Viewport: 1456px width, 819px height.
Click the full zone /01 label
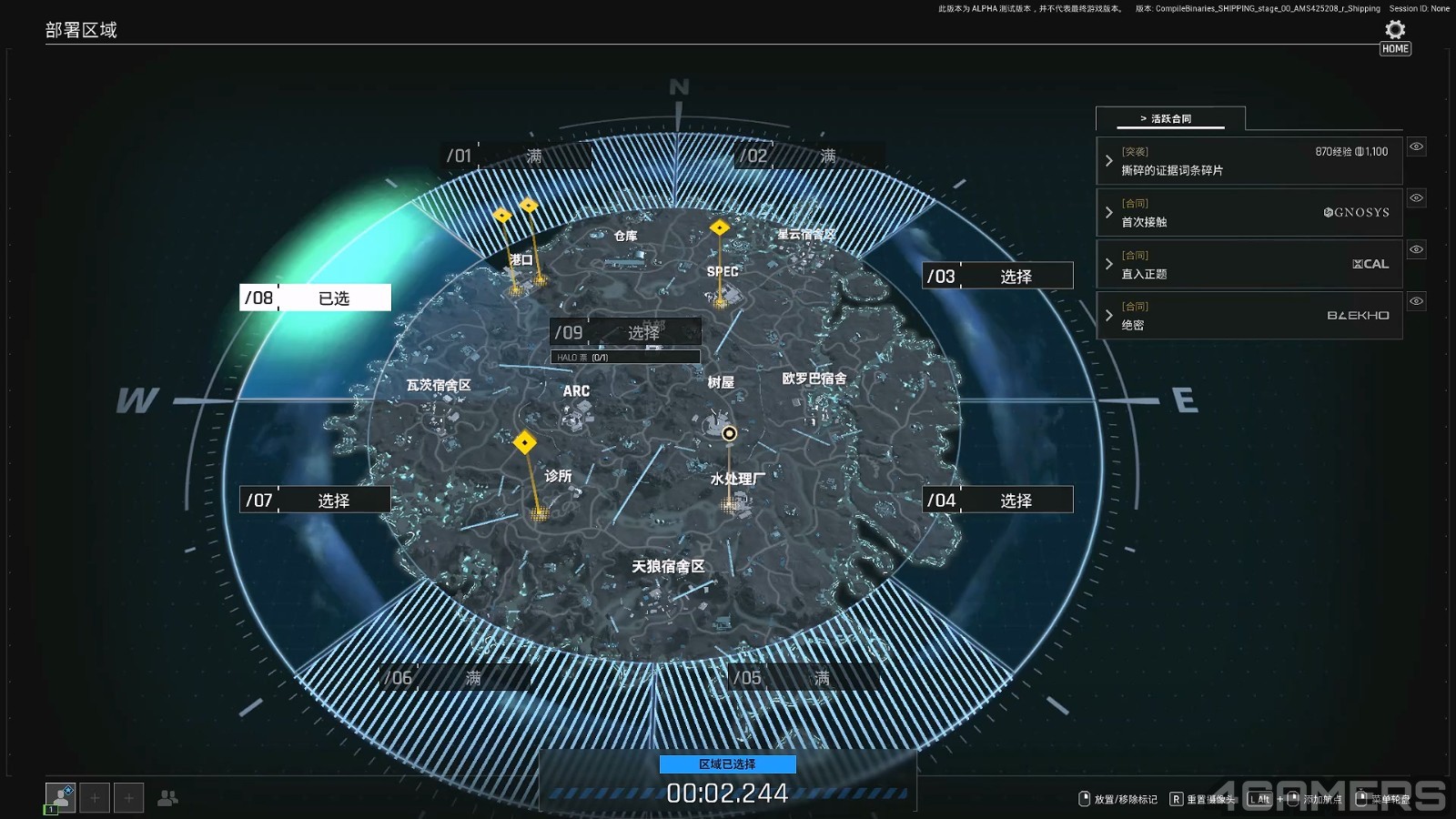[x=517, y=157]
